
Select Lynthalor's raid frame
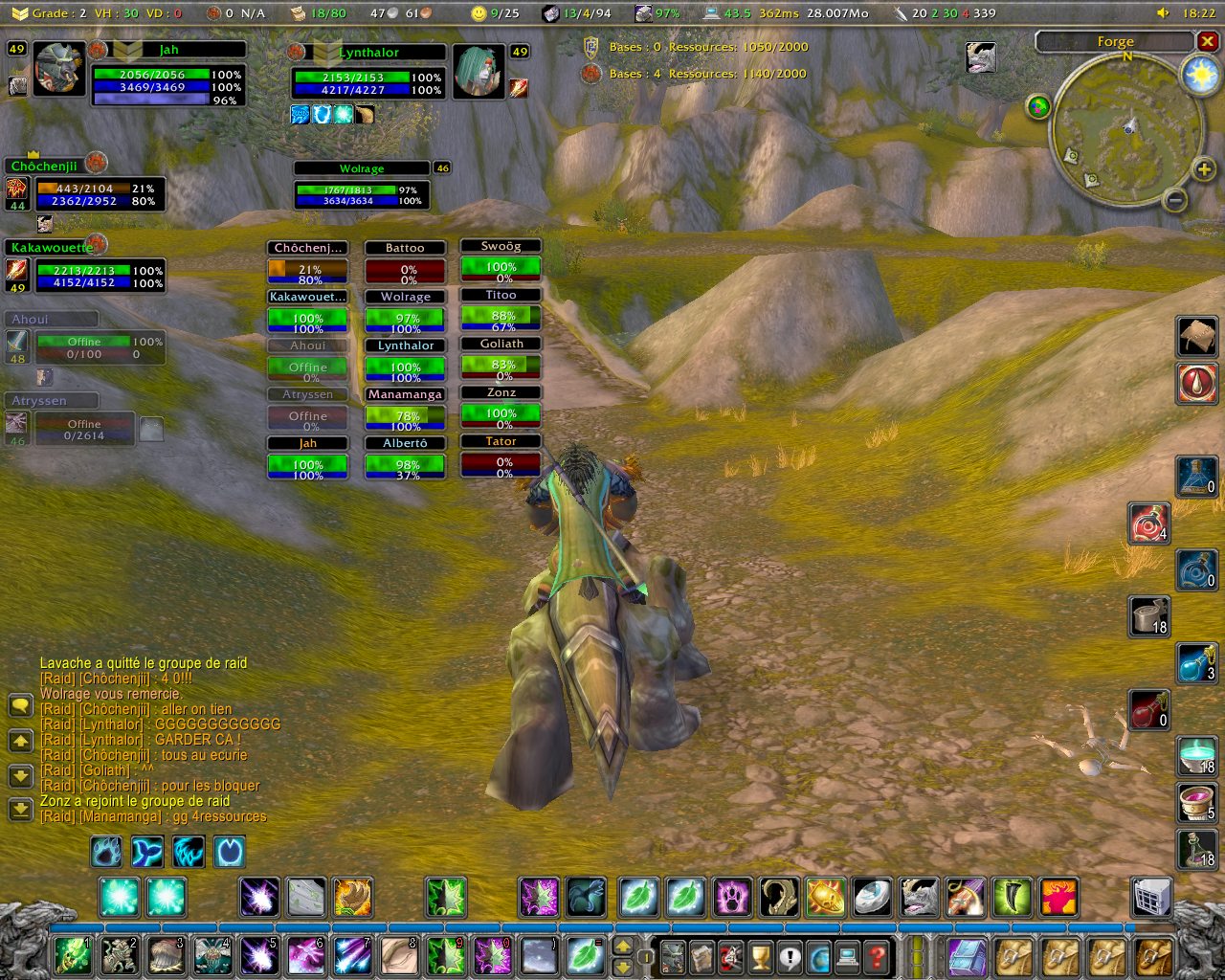[405, 362]
